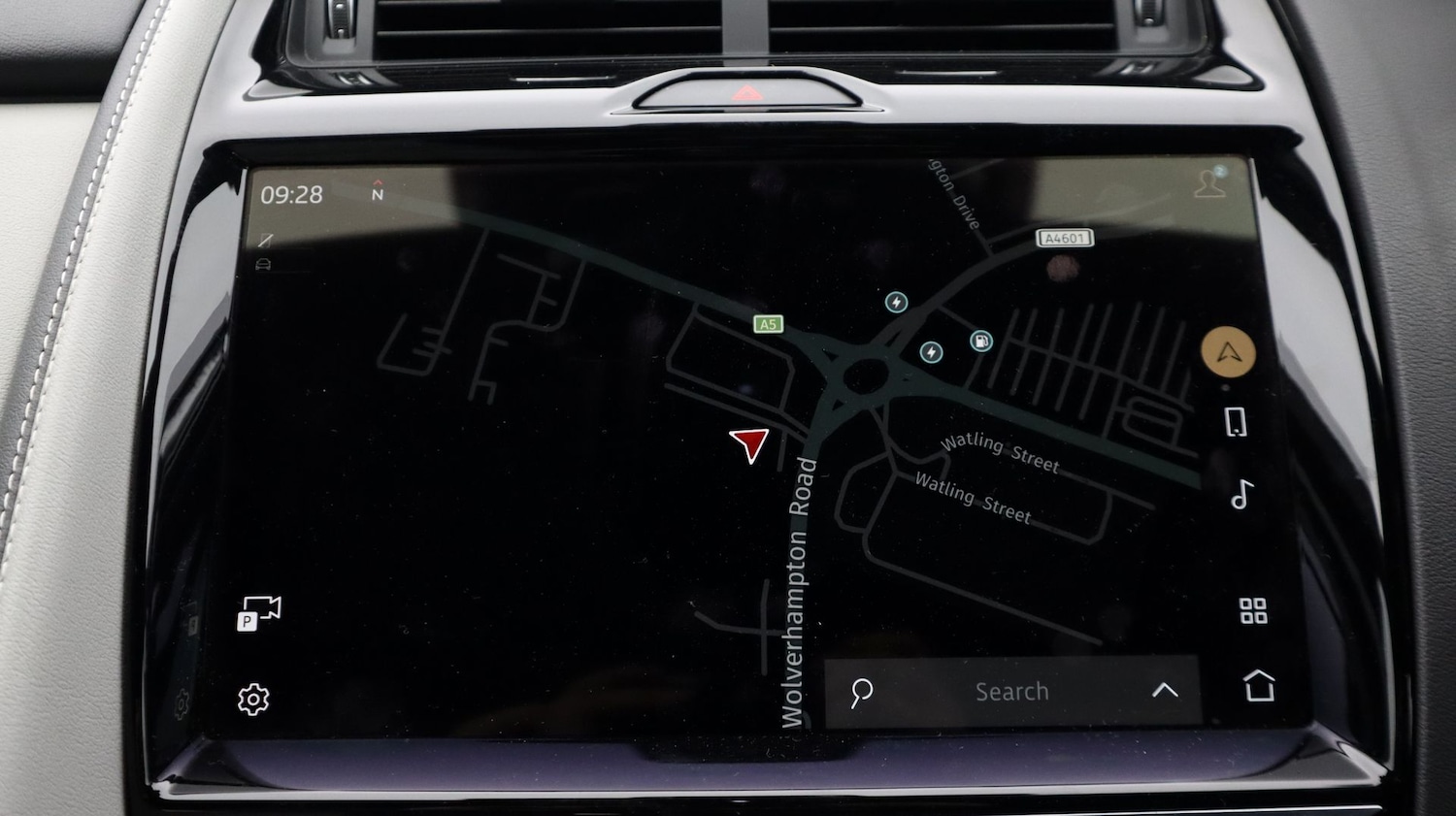
Task: Open the driver profile icon
Action: [1209, 183]
